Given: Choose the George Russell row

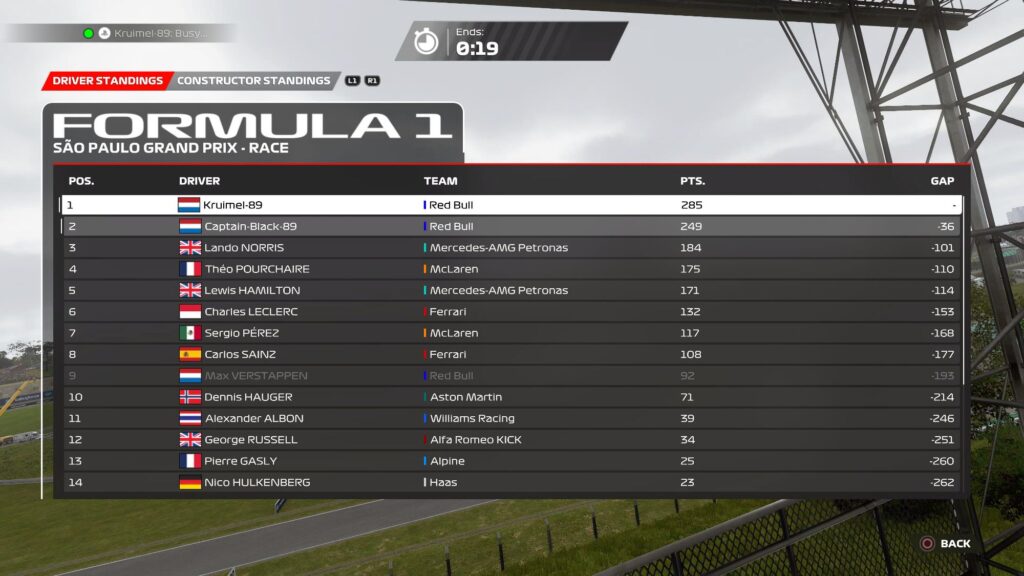Looking at the screenshot, I should pos(512,440).
